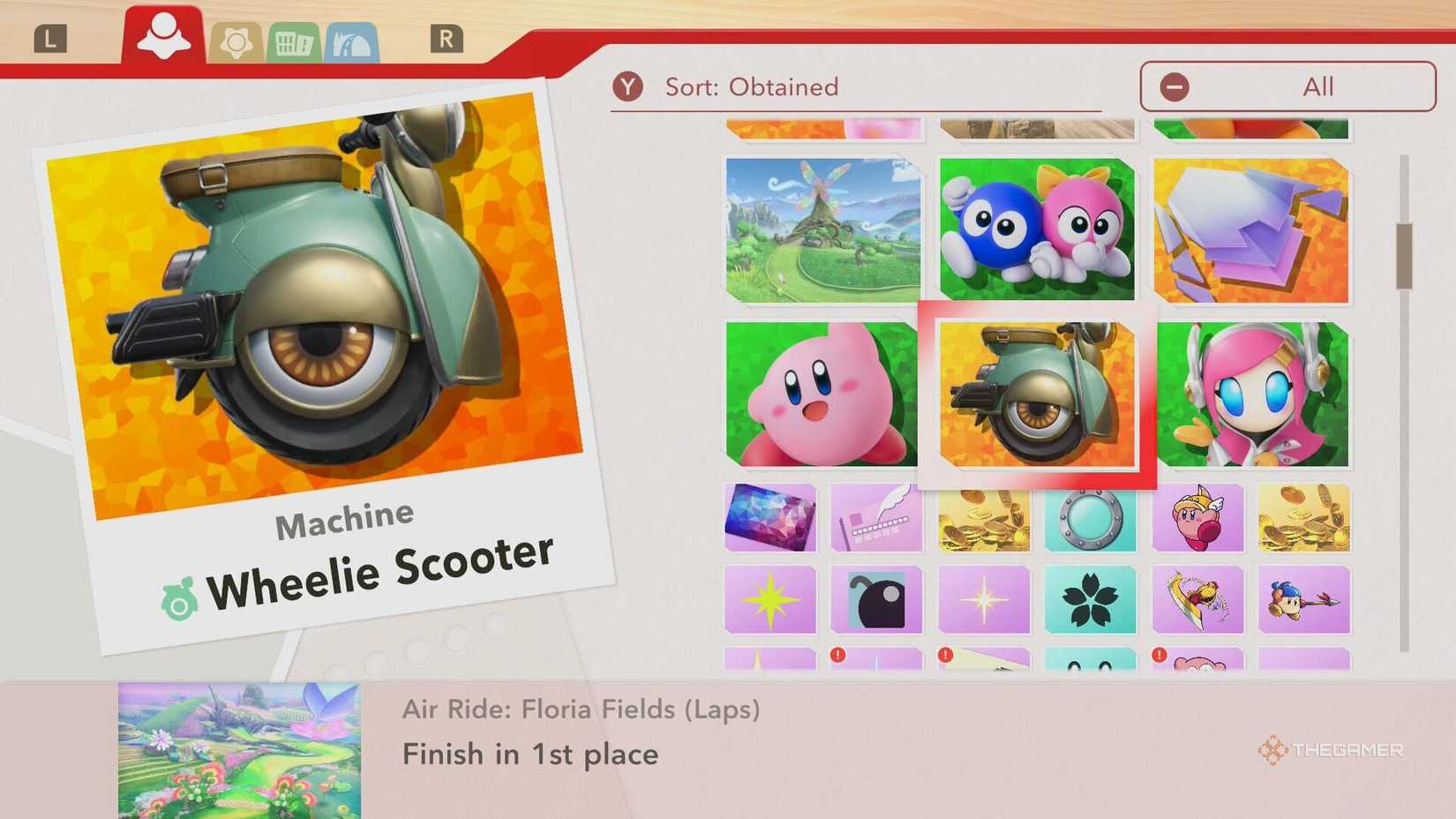Click the Y button sort icon

click(629, 86)
